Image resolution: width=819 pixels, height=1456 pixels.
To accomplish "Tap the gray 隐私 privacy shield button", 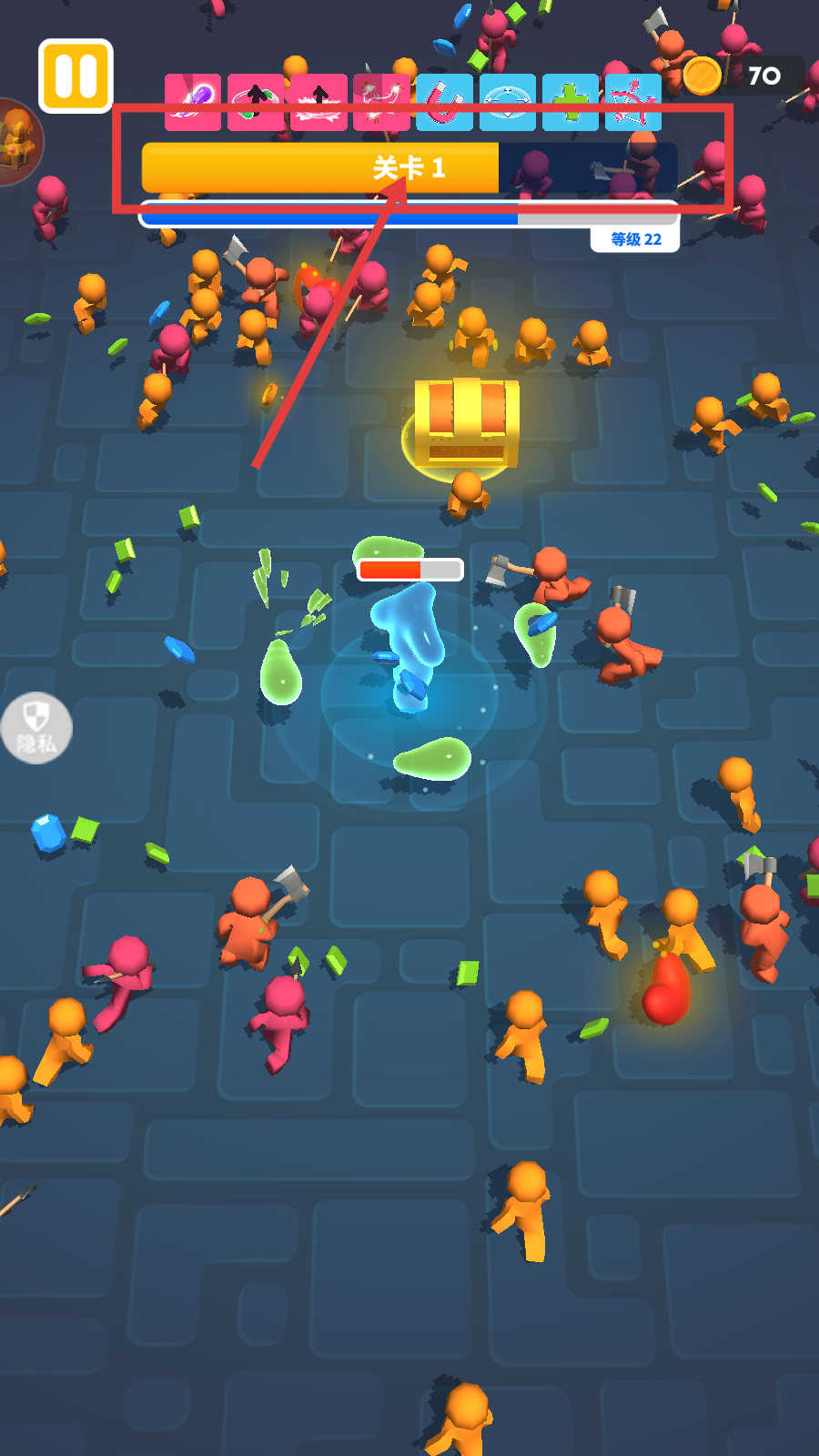I will click(x=36, y=728).
